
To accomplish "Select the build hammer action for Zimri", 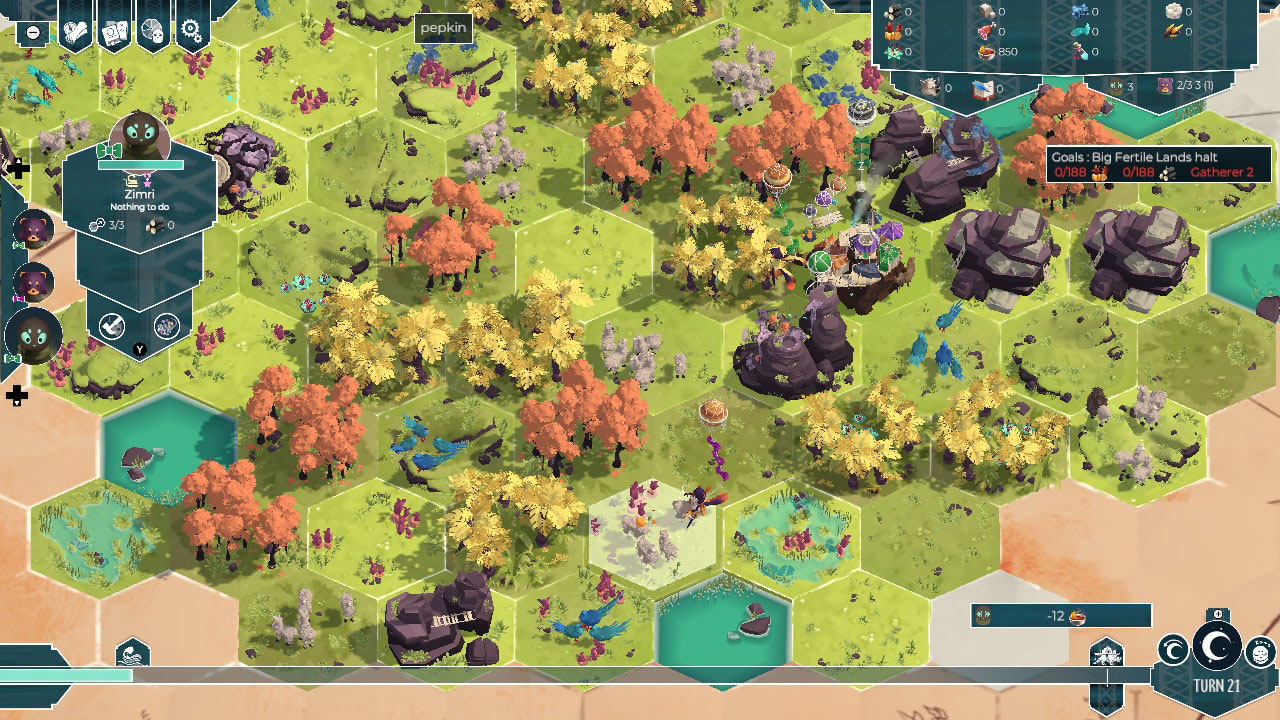I will (x=111, y=325).
